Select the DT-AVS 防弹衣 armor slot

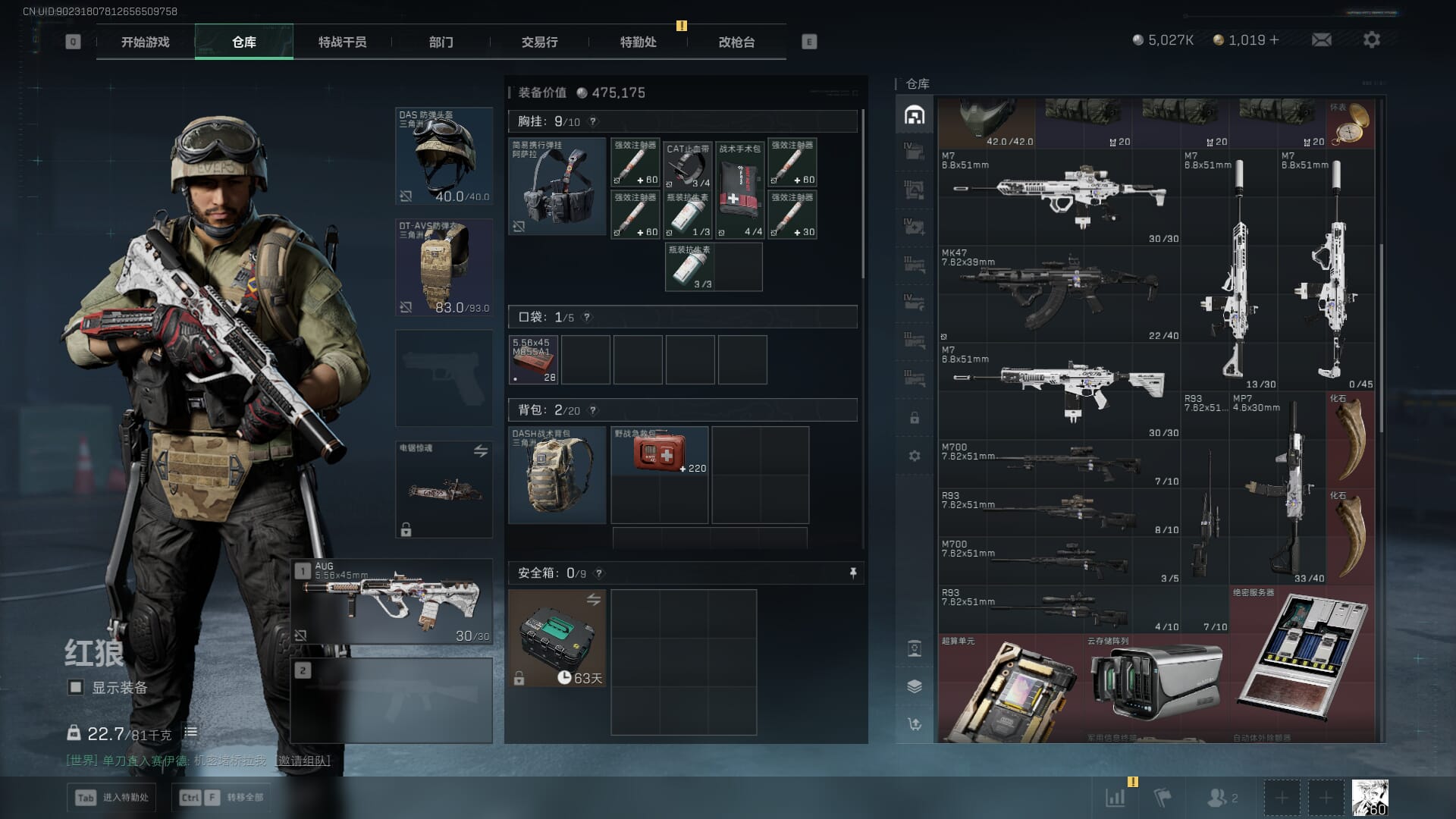pos(444,267)
